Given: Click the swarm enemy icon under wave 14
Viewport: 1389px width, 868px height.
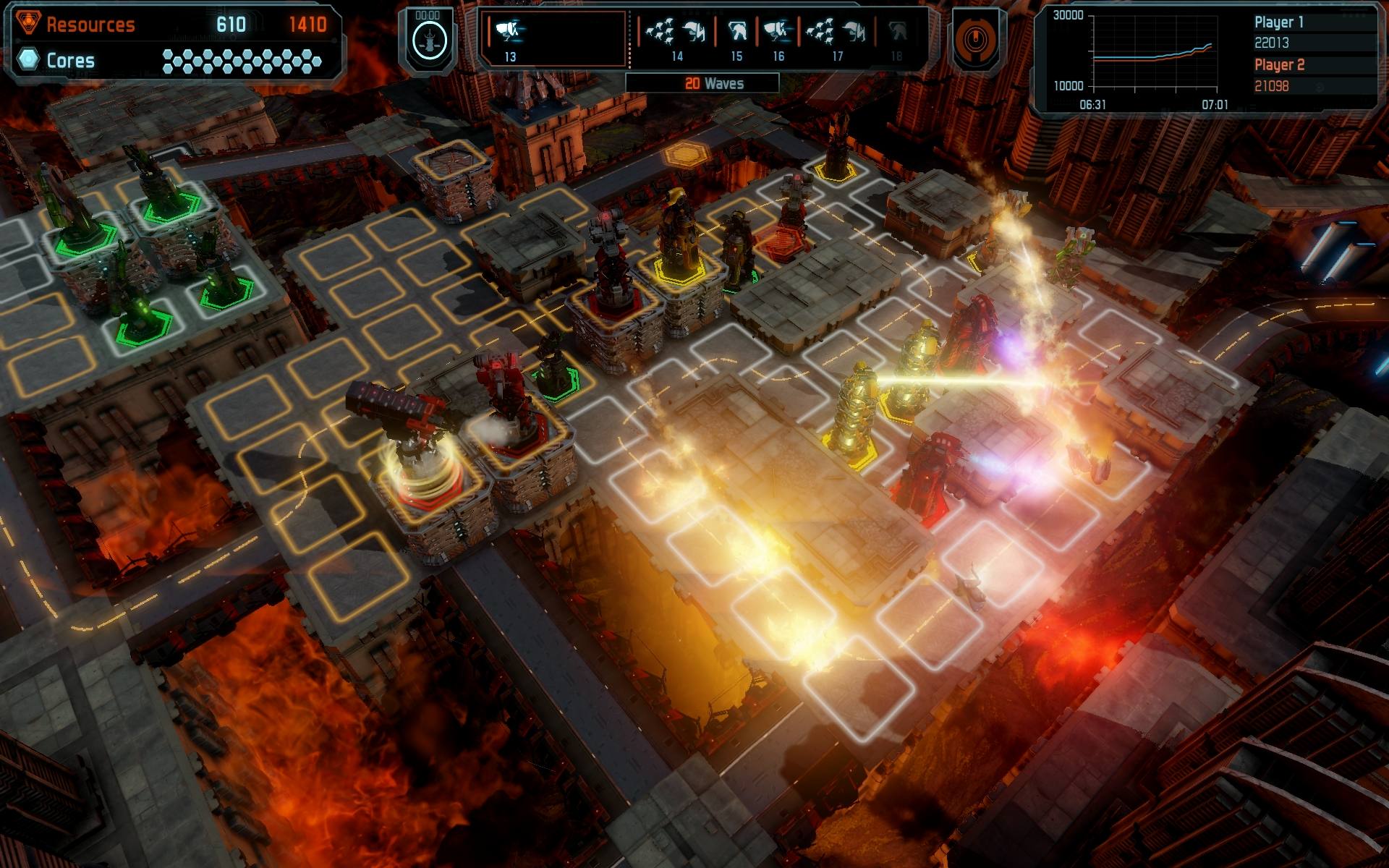Looking at the screenshot, I should (x=660, y=32).
